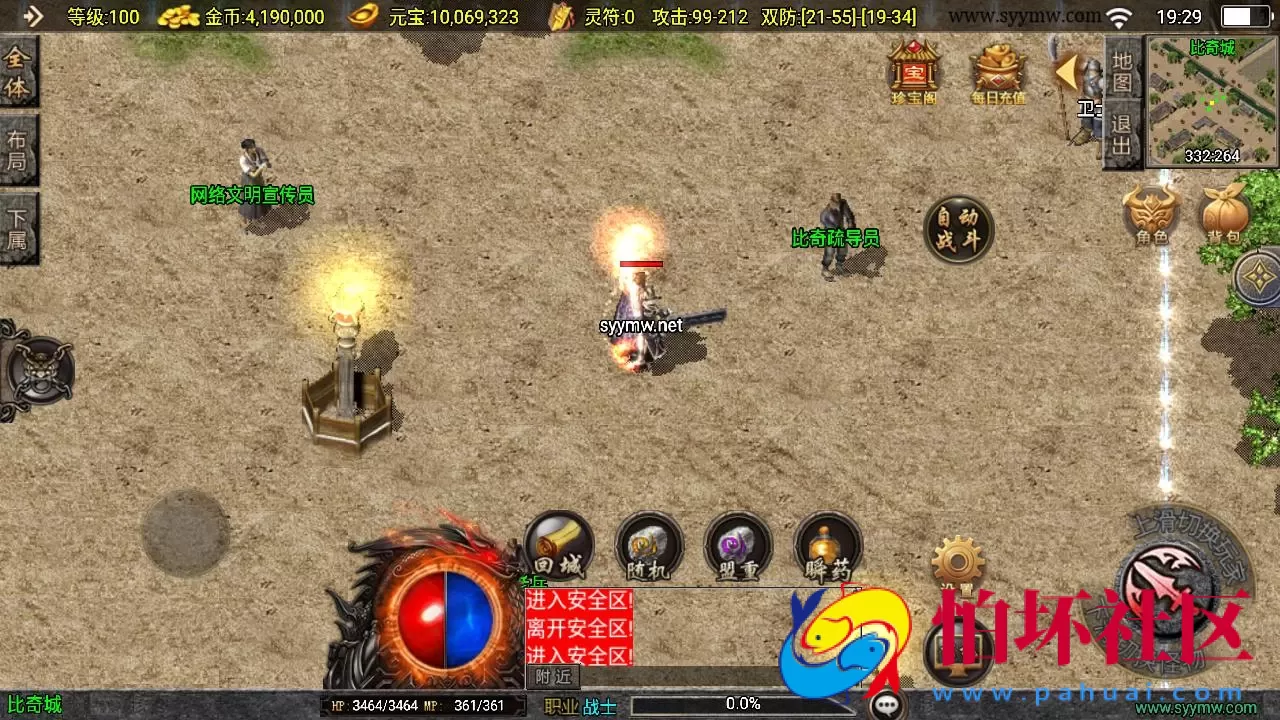Click the 比奇城 minimap in the corner
Image resolution: width=1280 pixels, height=720 pixels.
[1210, 100]
